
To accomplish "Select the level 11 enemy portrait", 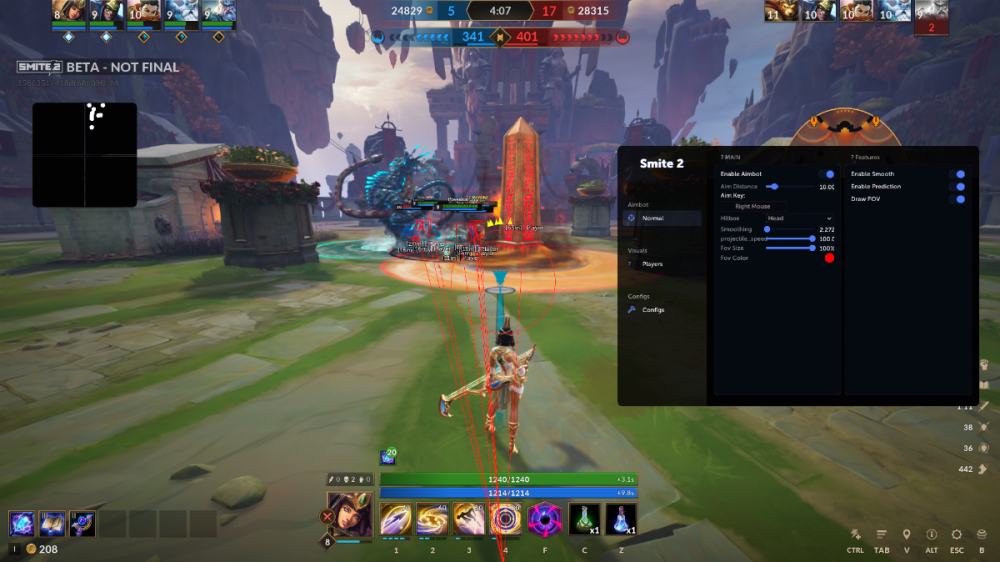I will [x=781, y=11].
